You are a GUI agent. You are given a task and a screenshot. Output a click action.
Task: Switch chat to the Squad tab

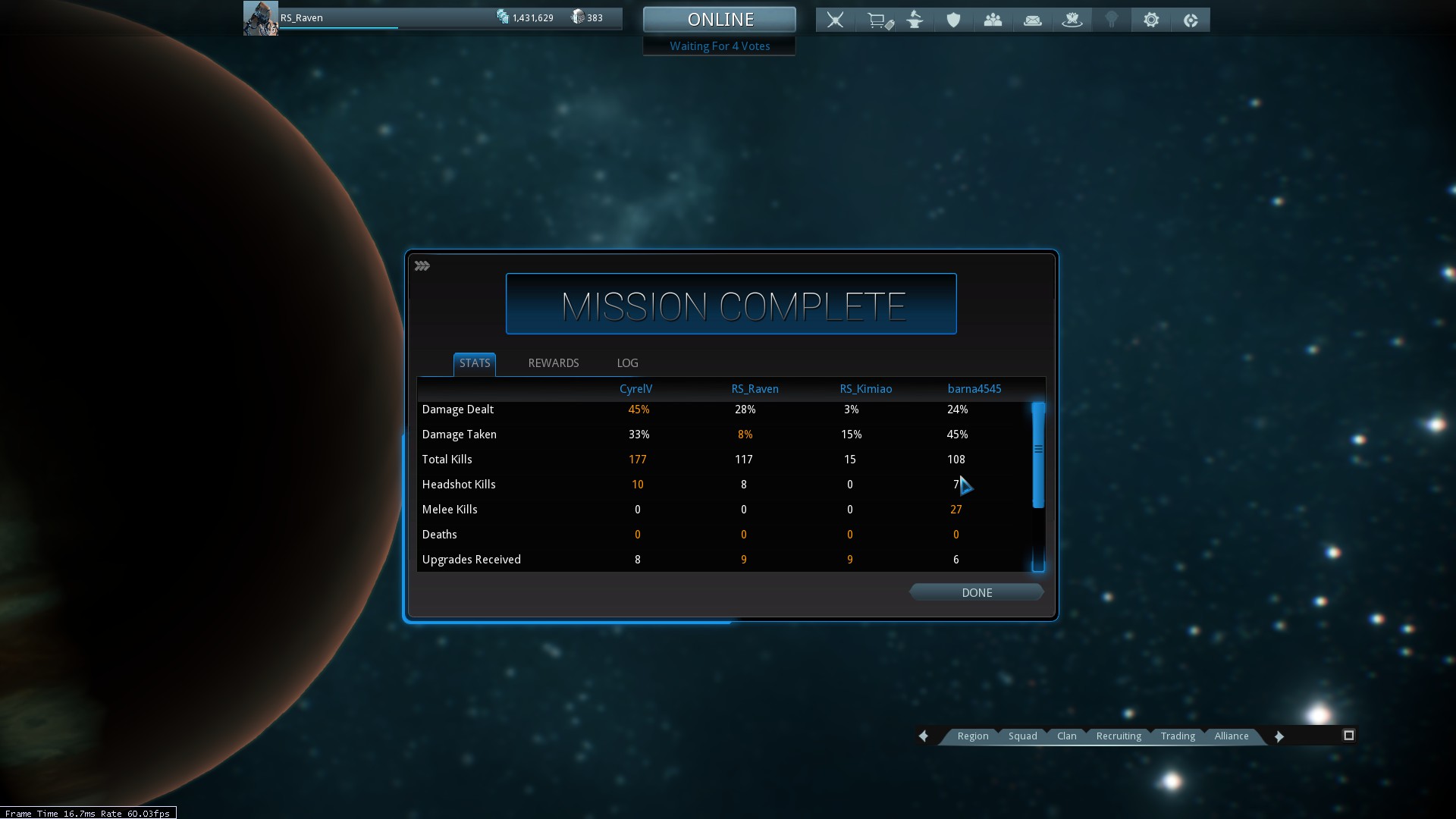pos(1022,736)
